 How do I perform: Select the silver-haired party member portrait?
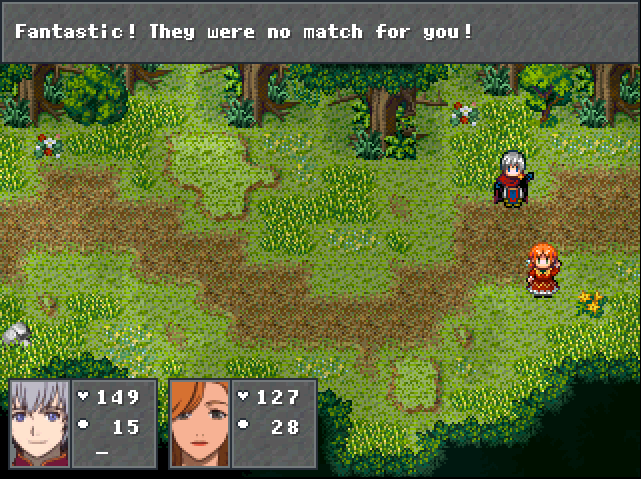(x=40, y=423)
